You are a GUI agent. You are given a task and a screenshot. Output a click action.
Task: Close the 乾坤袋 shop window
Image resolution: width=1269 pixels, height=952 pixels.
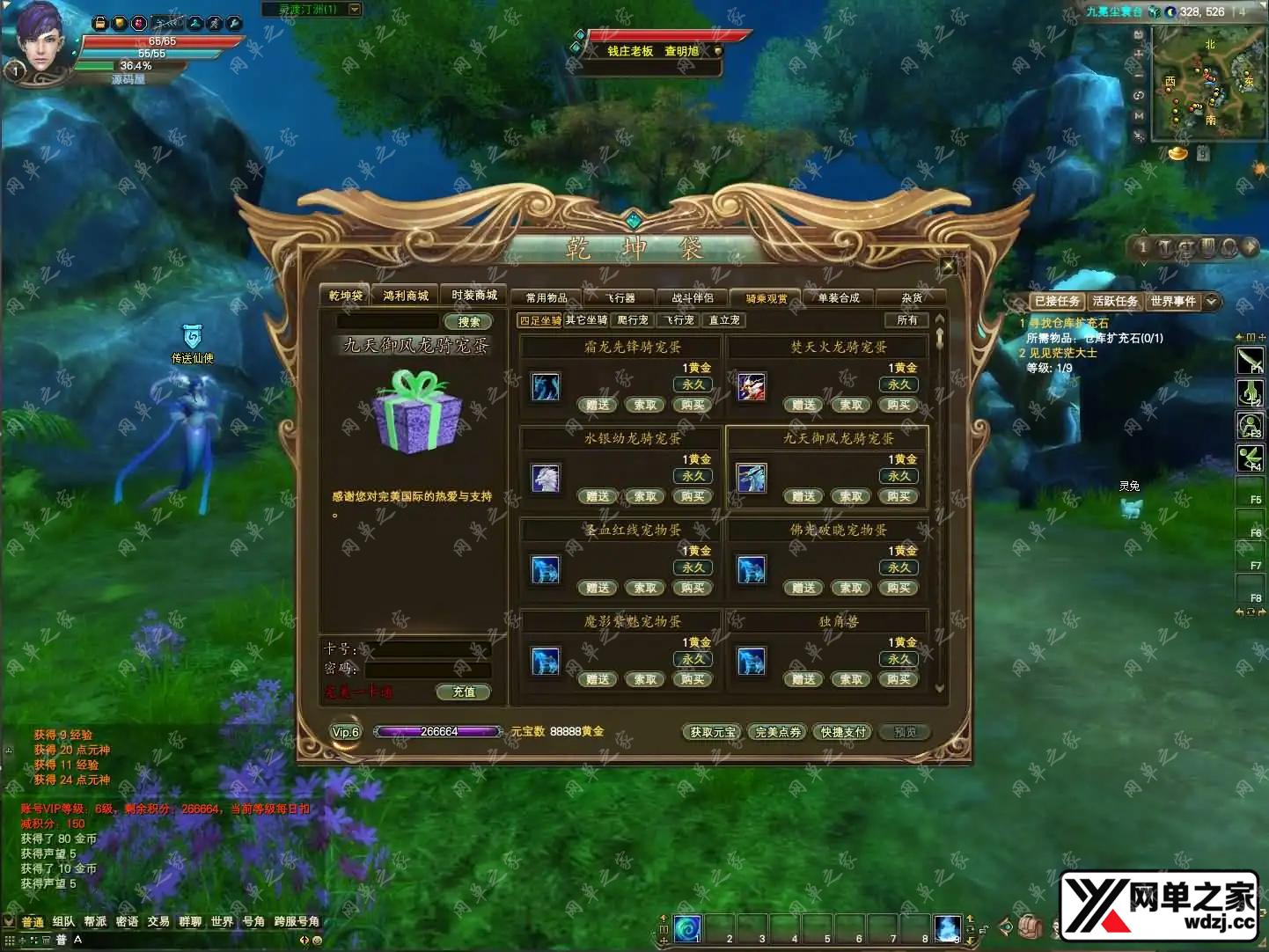click(948, 266)
